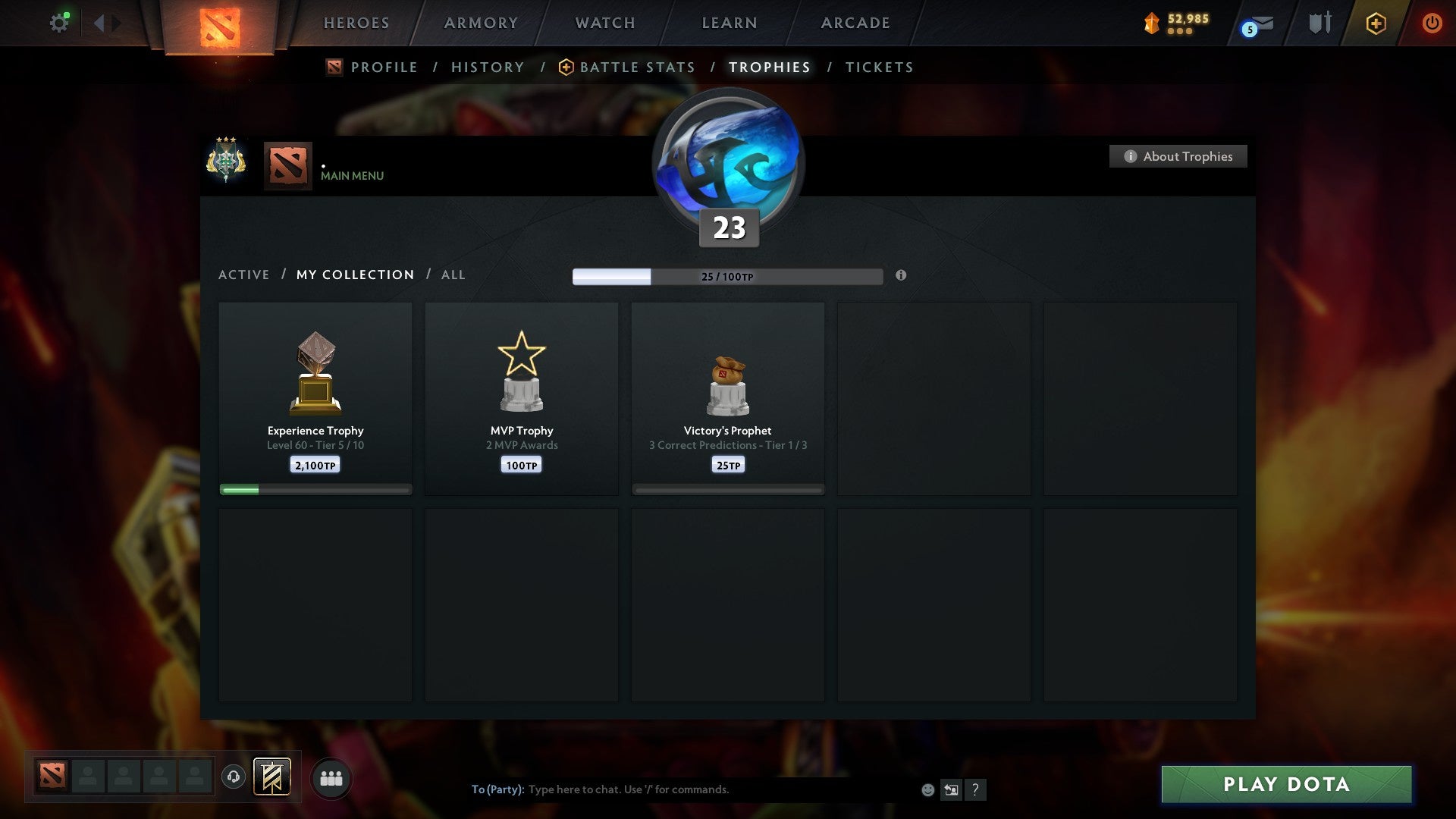
Task: Open the shield-and-sword armory icon
Action: (1319, 23)
